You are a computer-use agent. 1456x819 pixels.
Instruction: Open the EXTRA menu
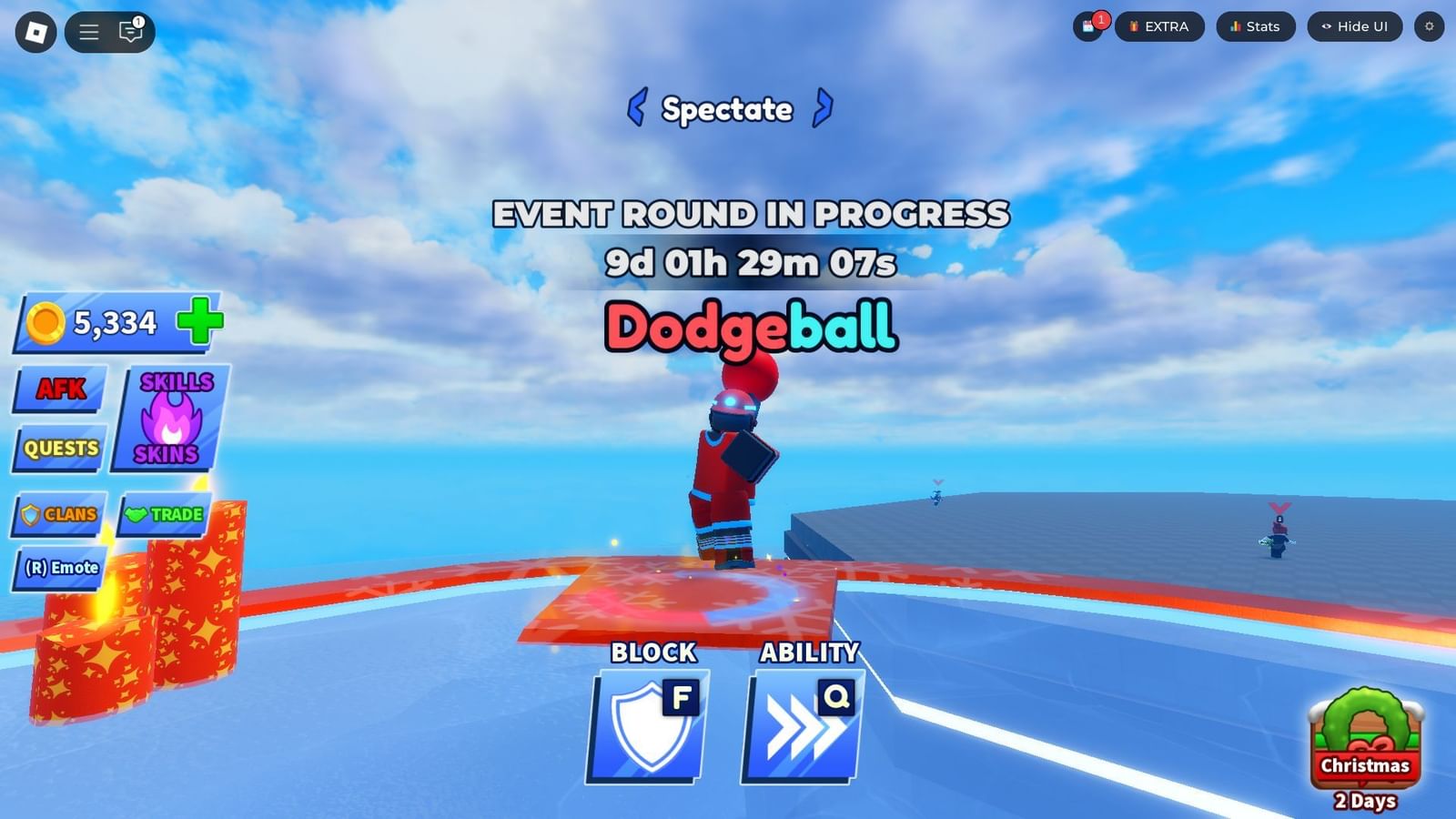[1159, 26]
